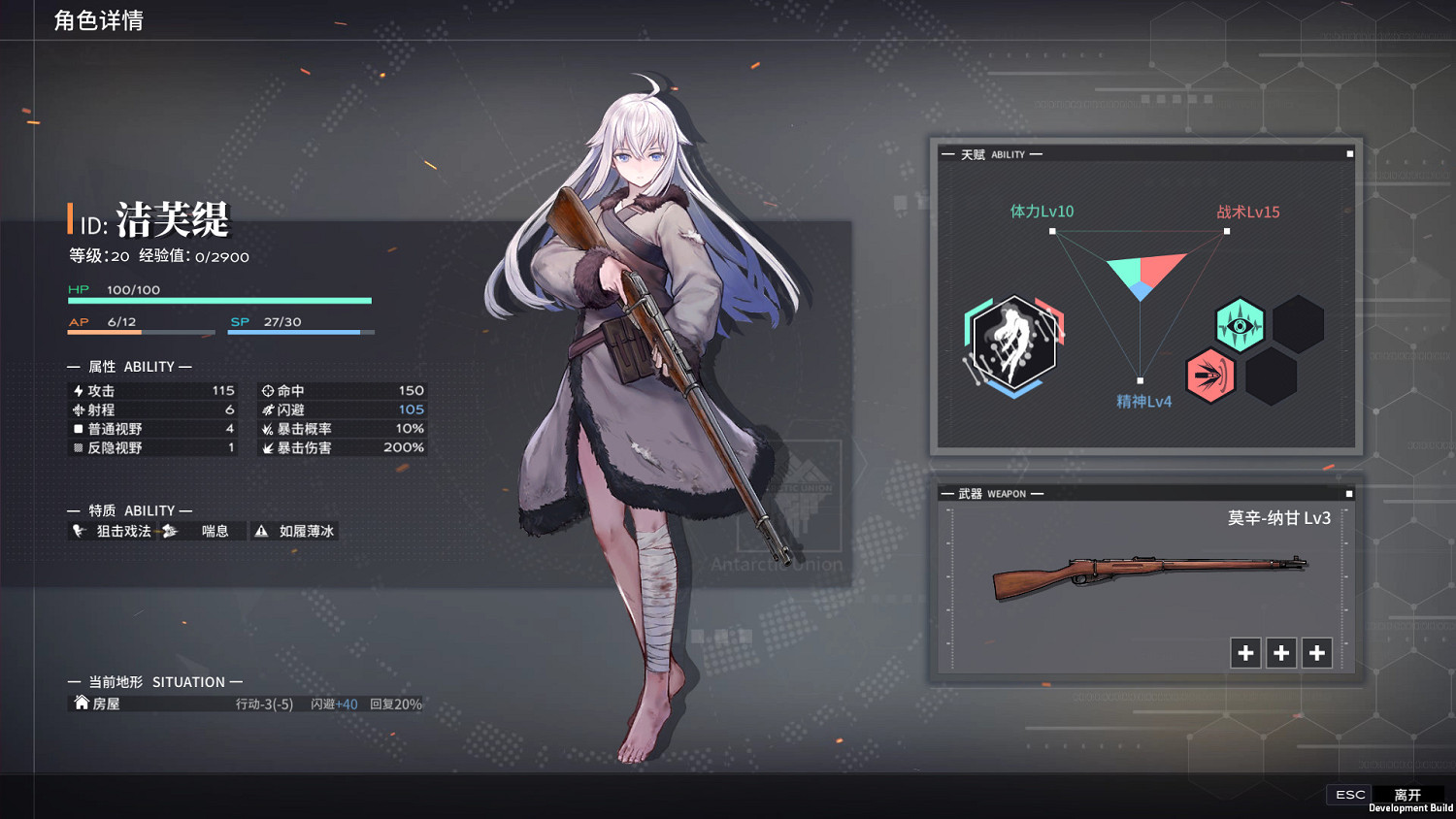This screenshot has height=819, width=1456.
Task: Click the 角色详情 header
Action: pyautogui.click(x=98, y=20)
